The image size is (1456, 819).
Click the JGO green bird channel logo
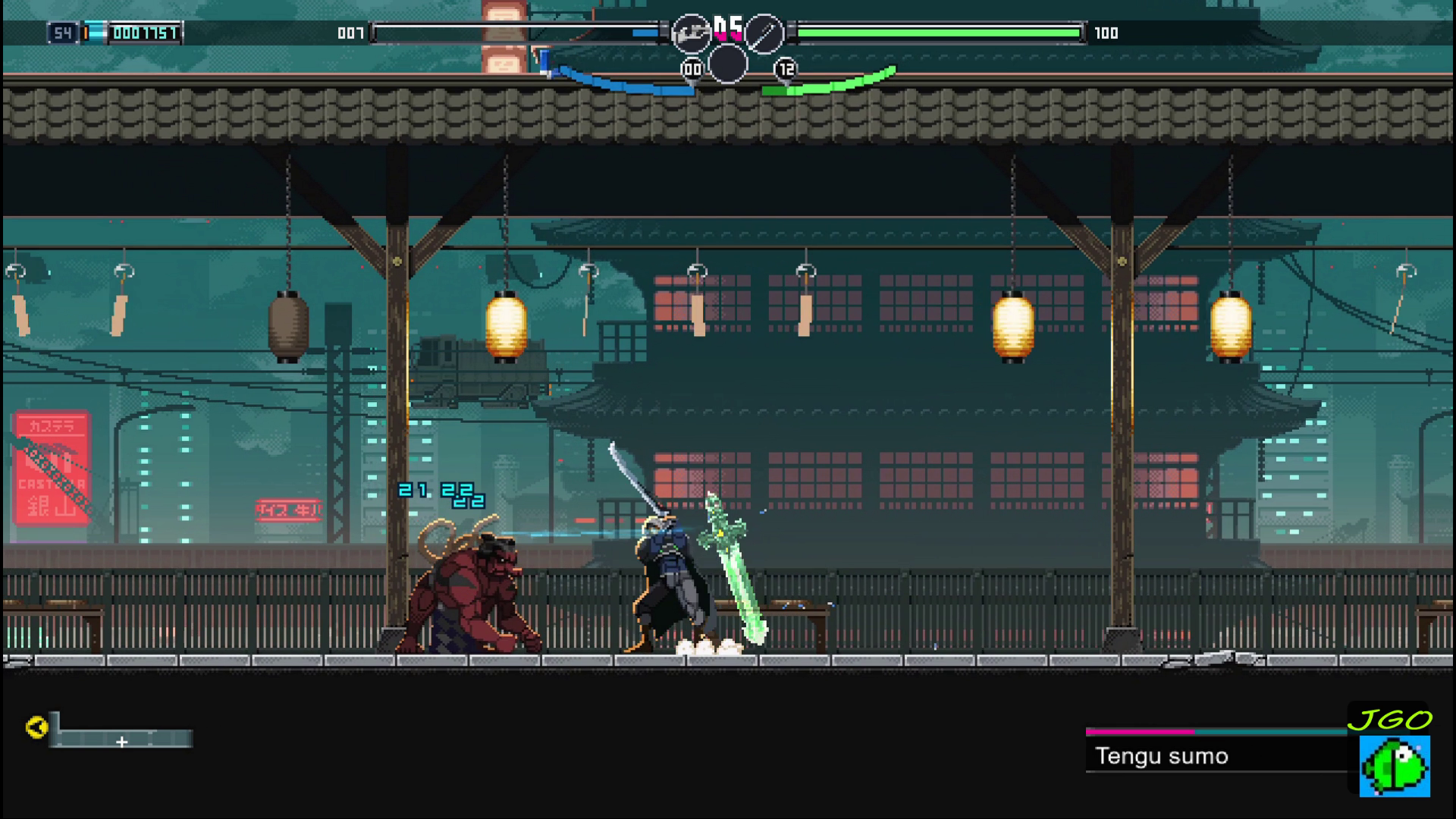(1394, 765)
